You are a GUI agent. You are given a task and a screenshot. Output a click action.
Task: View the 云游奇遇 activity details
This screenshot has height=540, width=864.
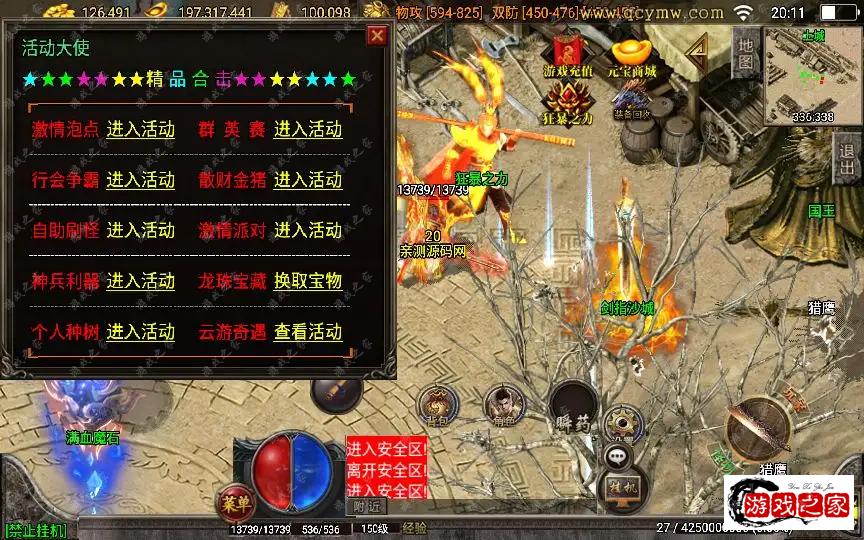(x=308, y=331)
